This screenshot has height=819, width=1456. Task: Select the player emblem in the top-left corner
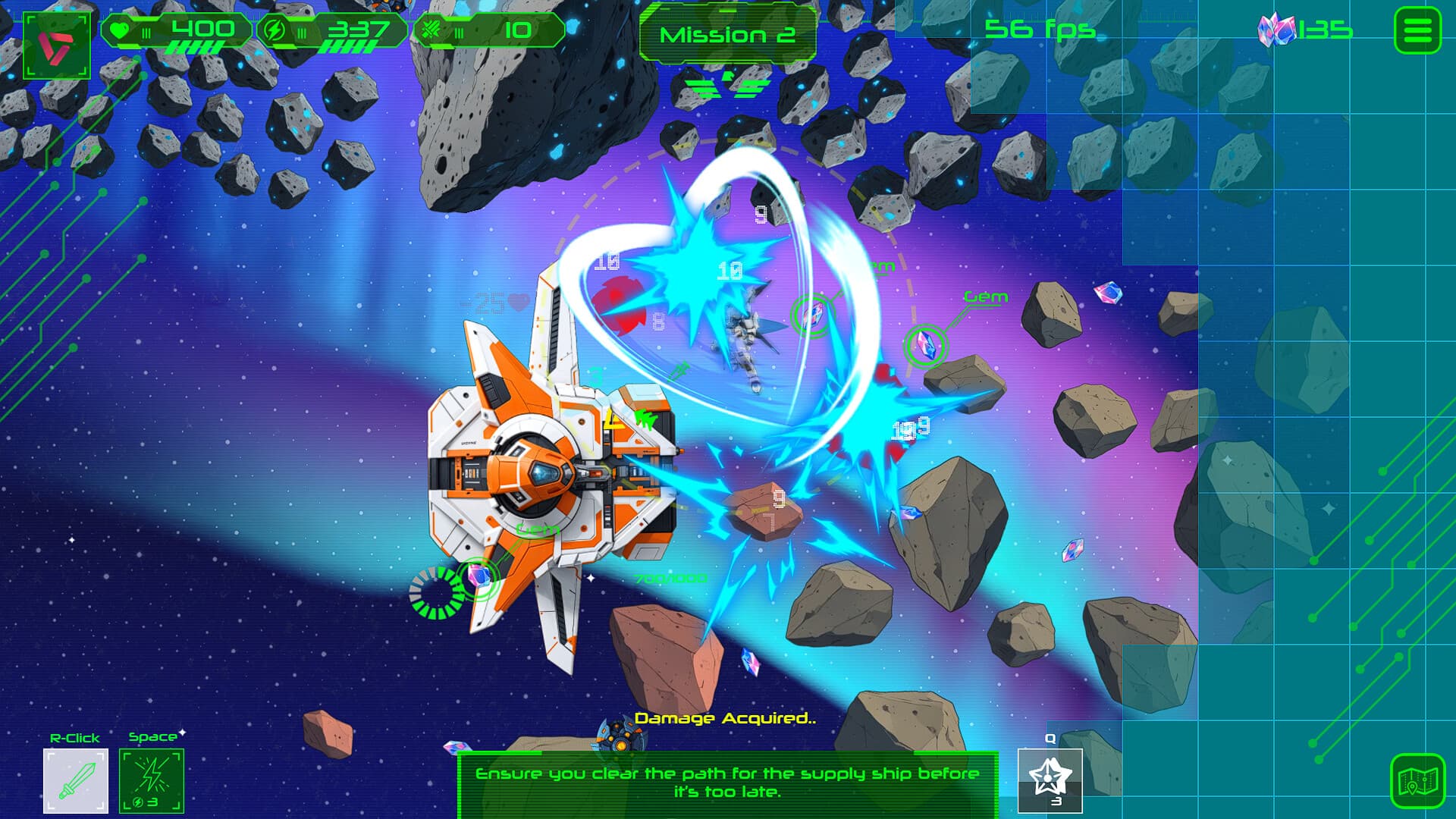(x=55, y=42)
